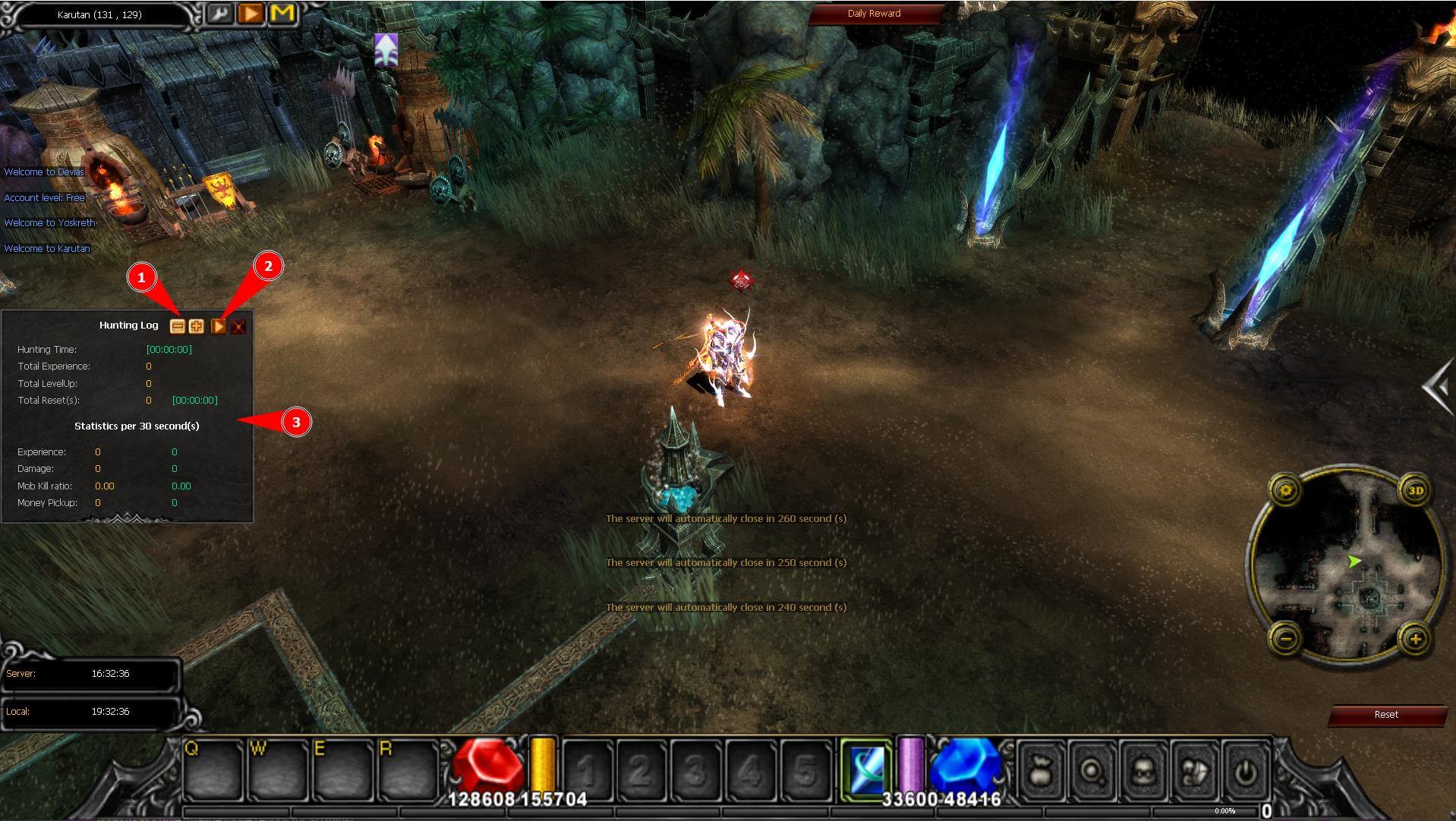Image resolution: width=1456 pixels, height=821 pixels.
Task: Open the minimap gear settings
Action: coord(1286,490)
